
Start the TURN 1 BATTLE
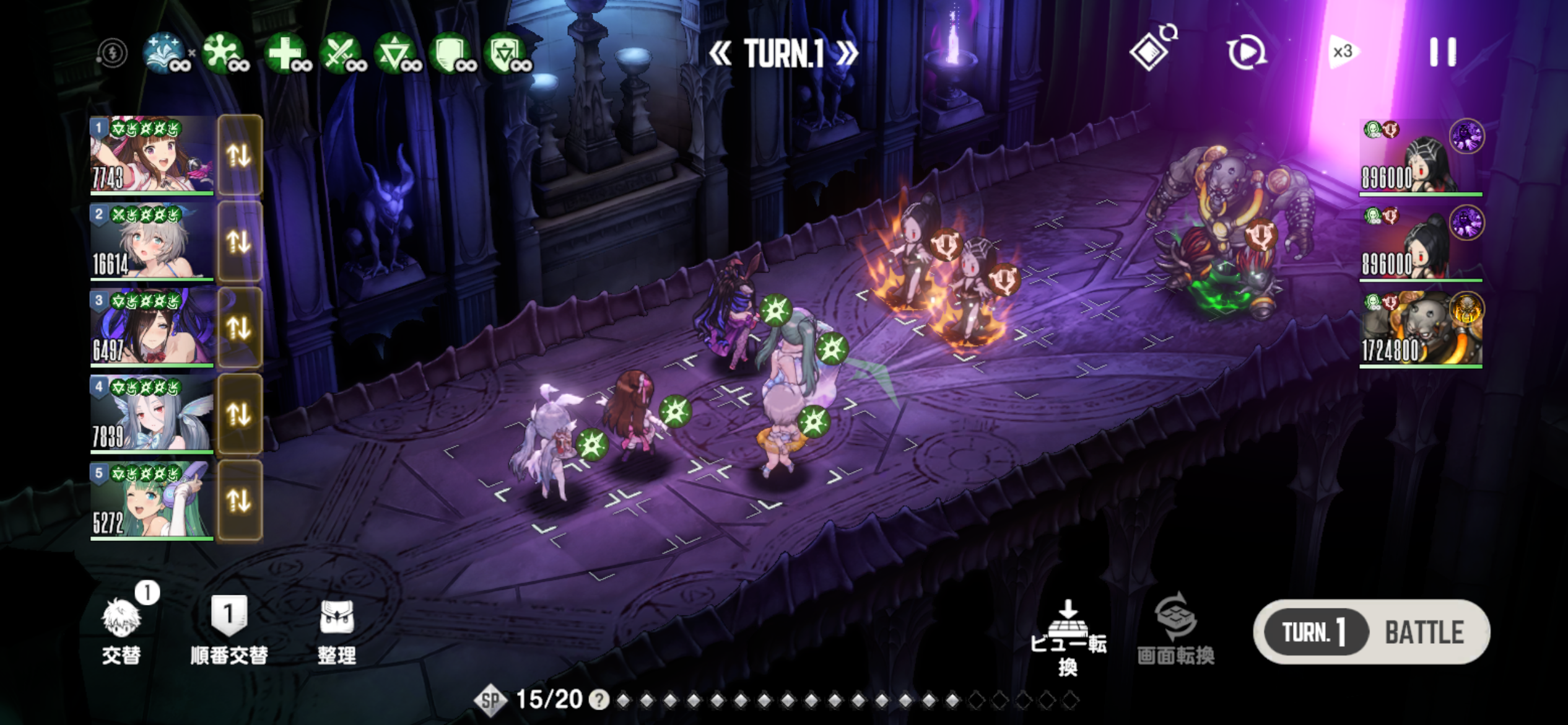(x=1371, y=632)
